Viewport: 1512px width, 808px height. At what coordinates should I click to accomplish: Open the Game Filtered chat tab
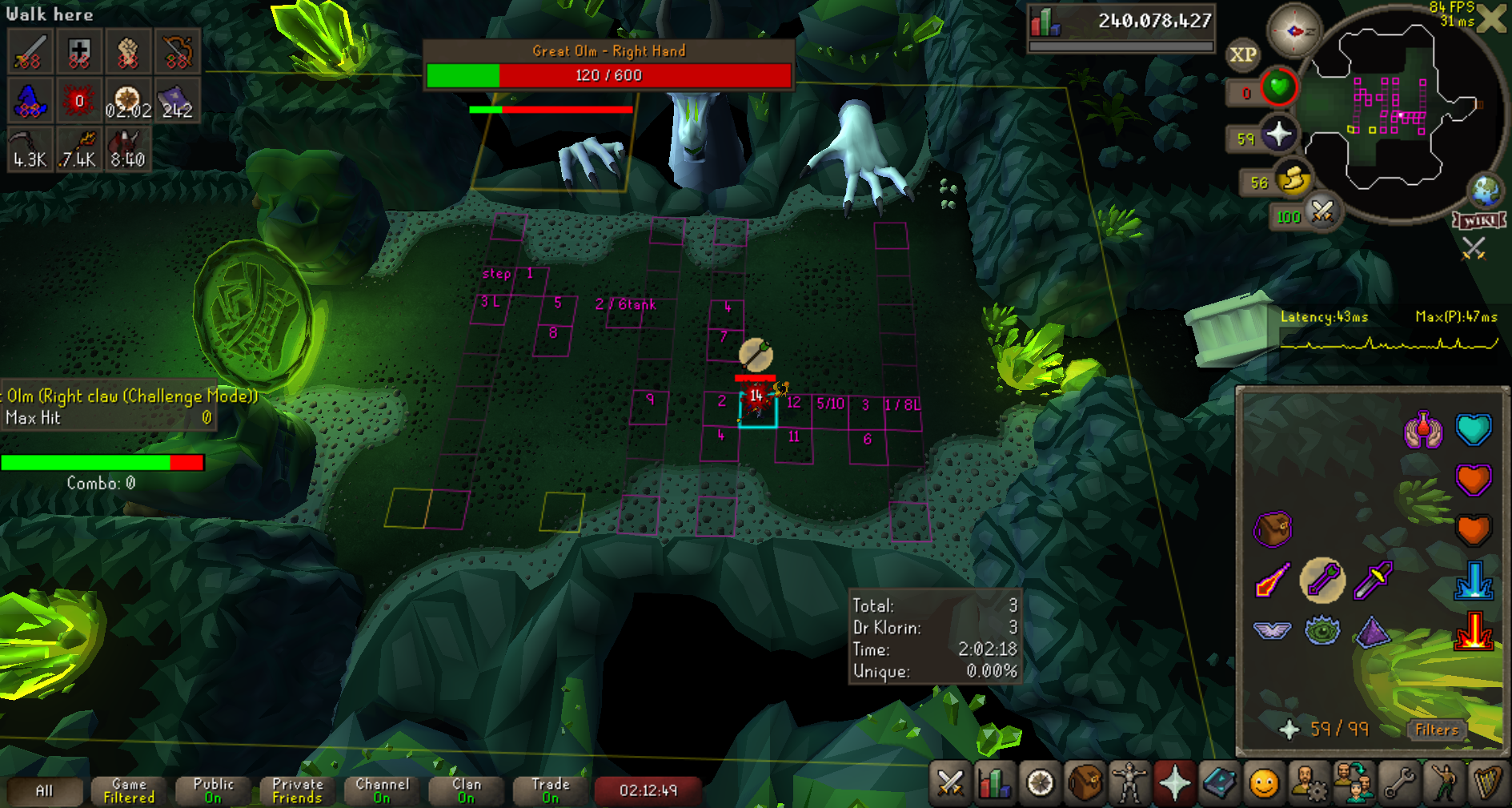click(x=129, y=791)
